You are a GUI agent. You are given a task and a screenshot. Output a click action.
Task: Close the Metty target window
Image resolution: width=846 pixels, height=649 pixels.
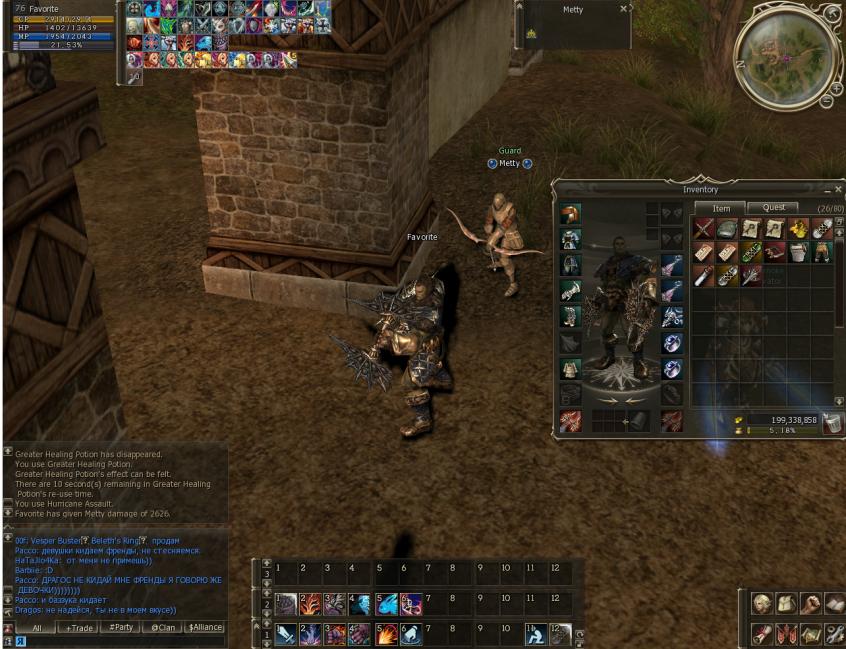pyautogui.click(x=624, y=9)
